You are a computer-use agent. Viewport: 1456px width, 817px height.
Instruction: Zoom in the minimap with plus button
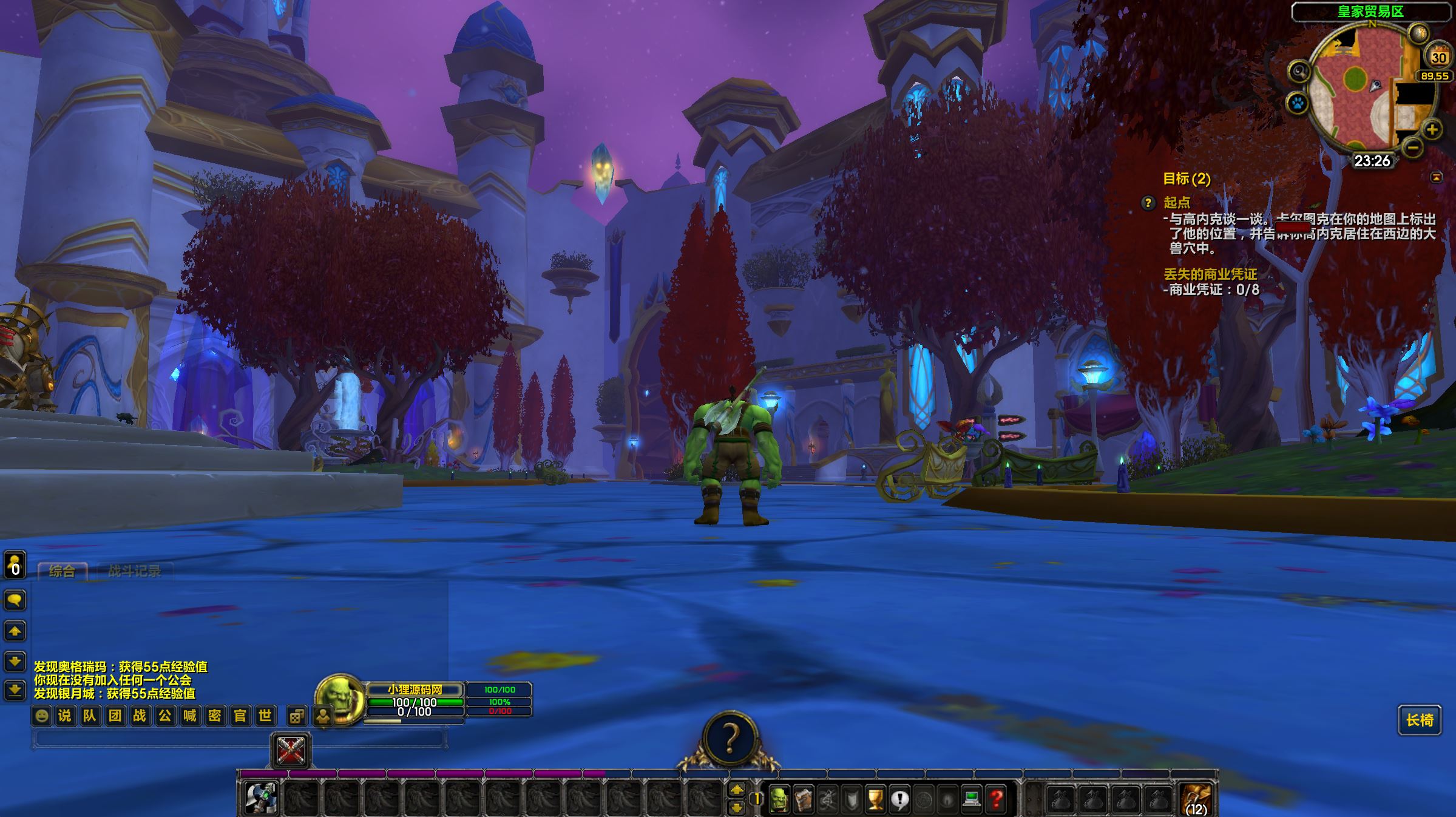1432,129
